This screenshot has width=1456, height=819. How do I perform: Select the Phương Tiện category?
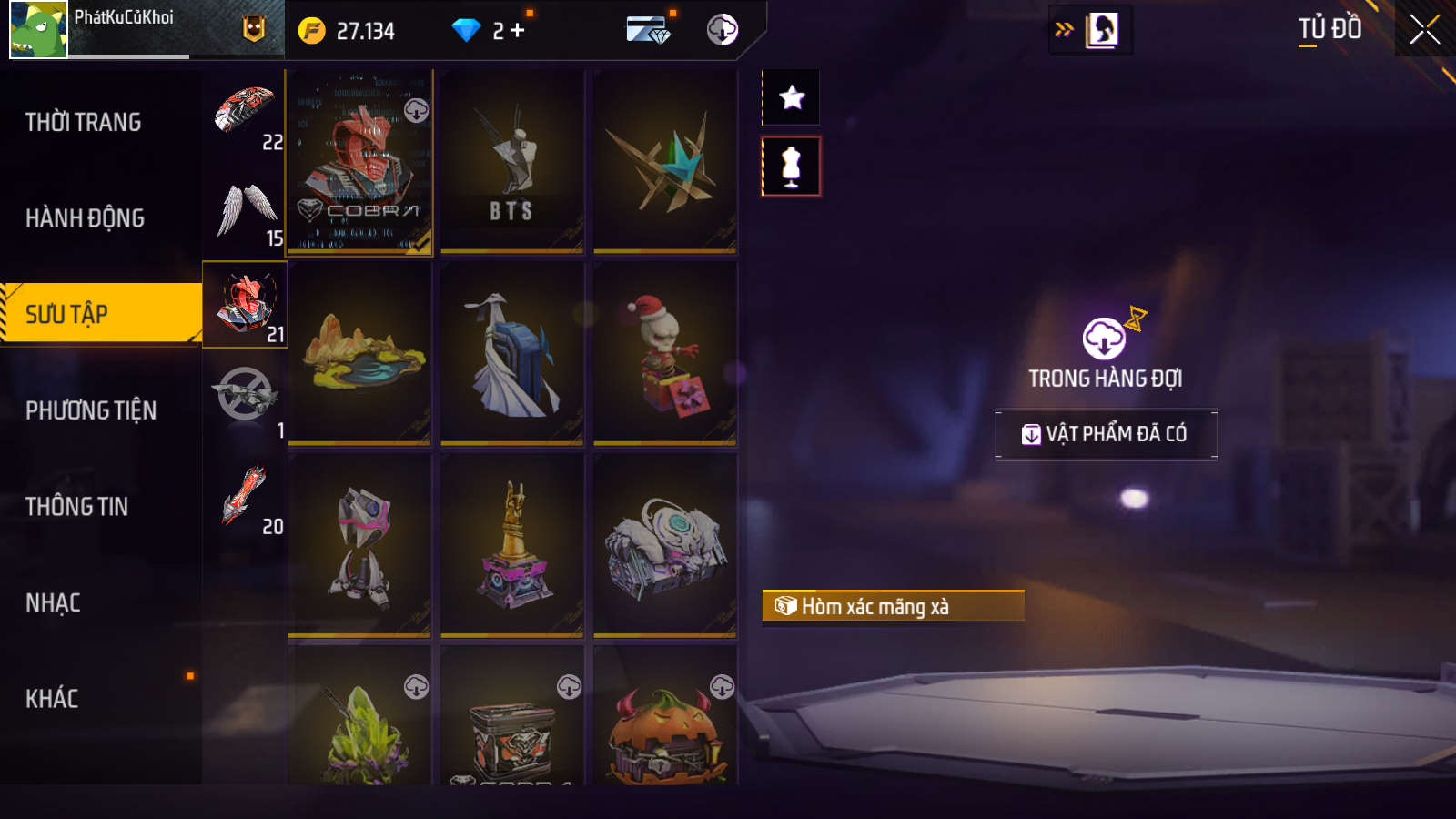[91, 410]
